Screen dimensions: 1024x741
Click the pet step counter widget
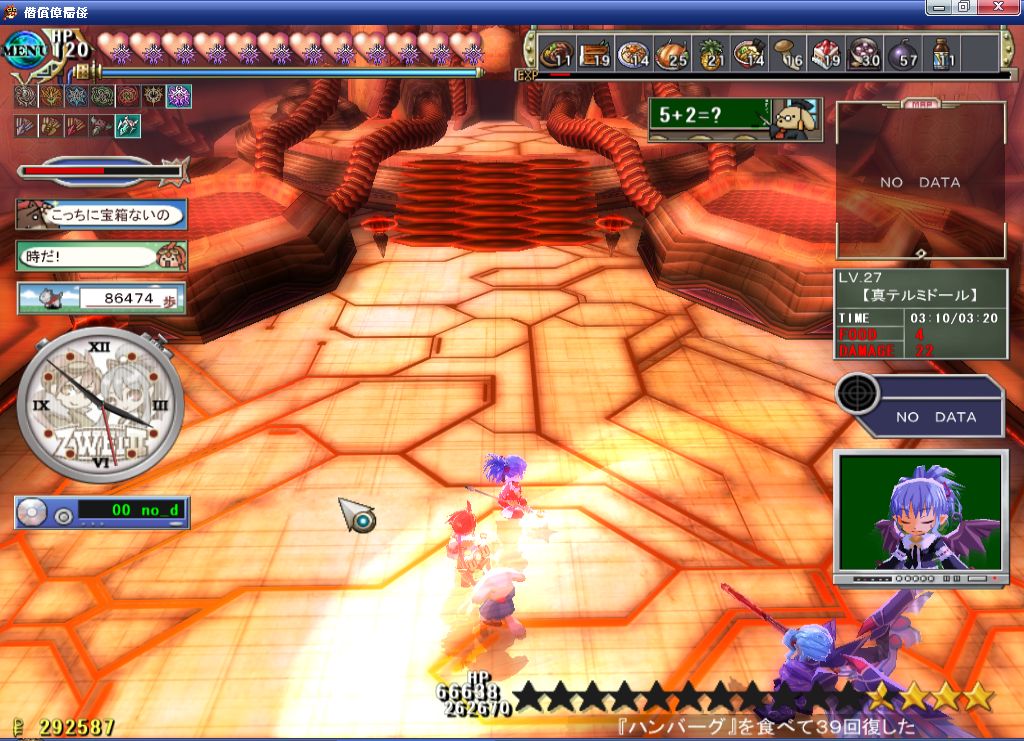101,298
